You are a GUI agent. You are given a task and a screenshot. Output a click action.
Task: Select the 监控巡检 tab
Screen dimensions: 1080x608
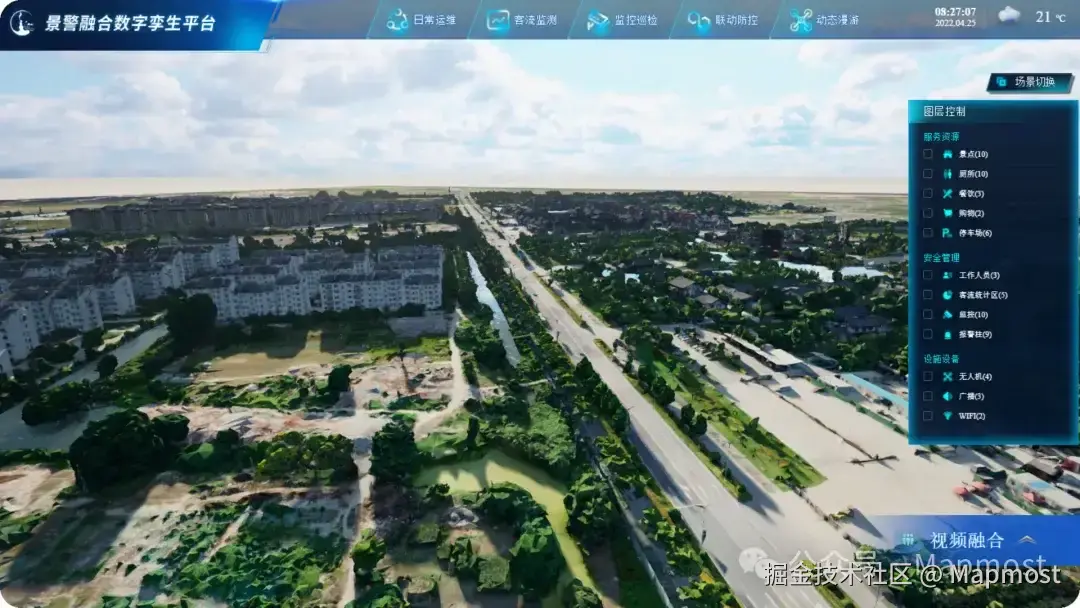tap(625, 19)
